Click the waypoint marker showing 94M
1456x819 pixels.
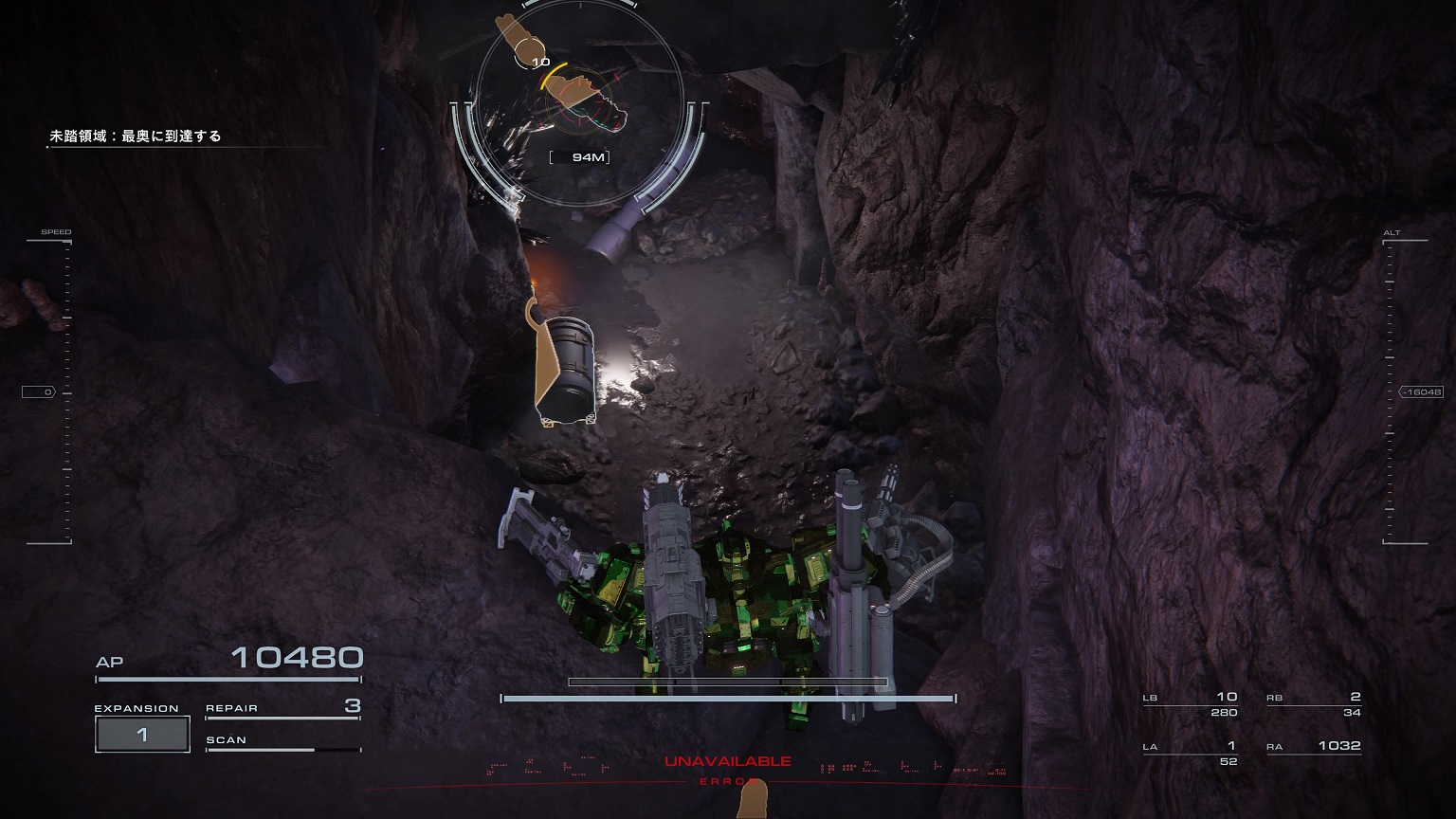(x=579, y=156)
